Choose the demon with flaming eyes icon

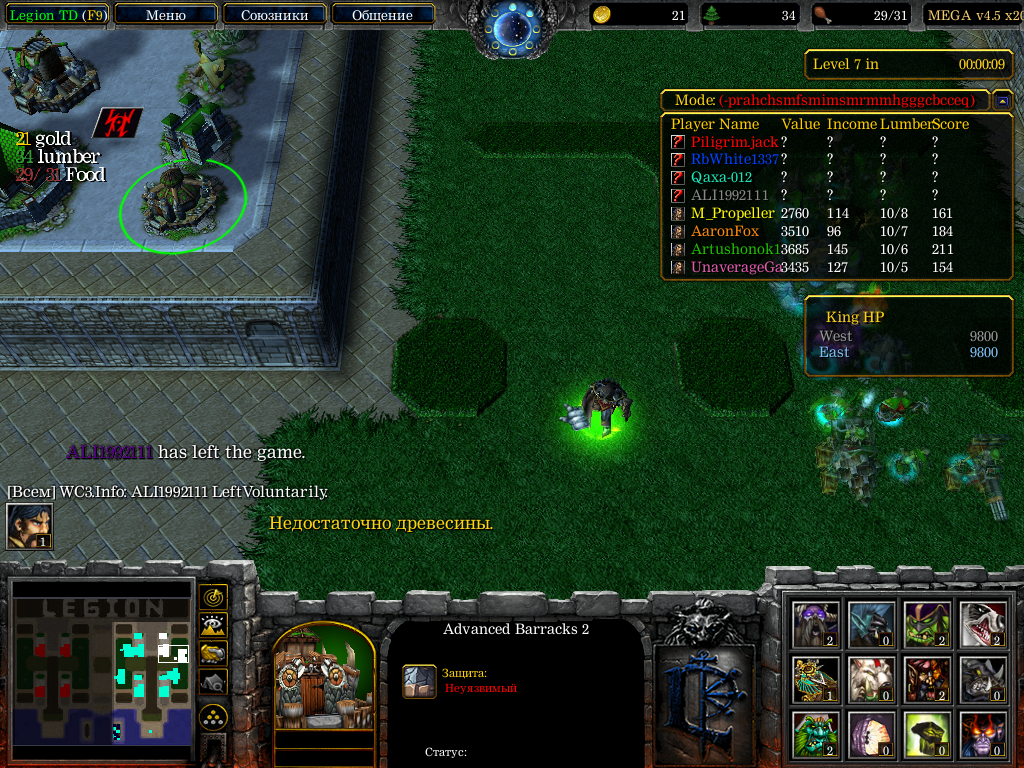coord(983,734)
